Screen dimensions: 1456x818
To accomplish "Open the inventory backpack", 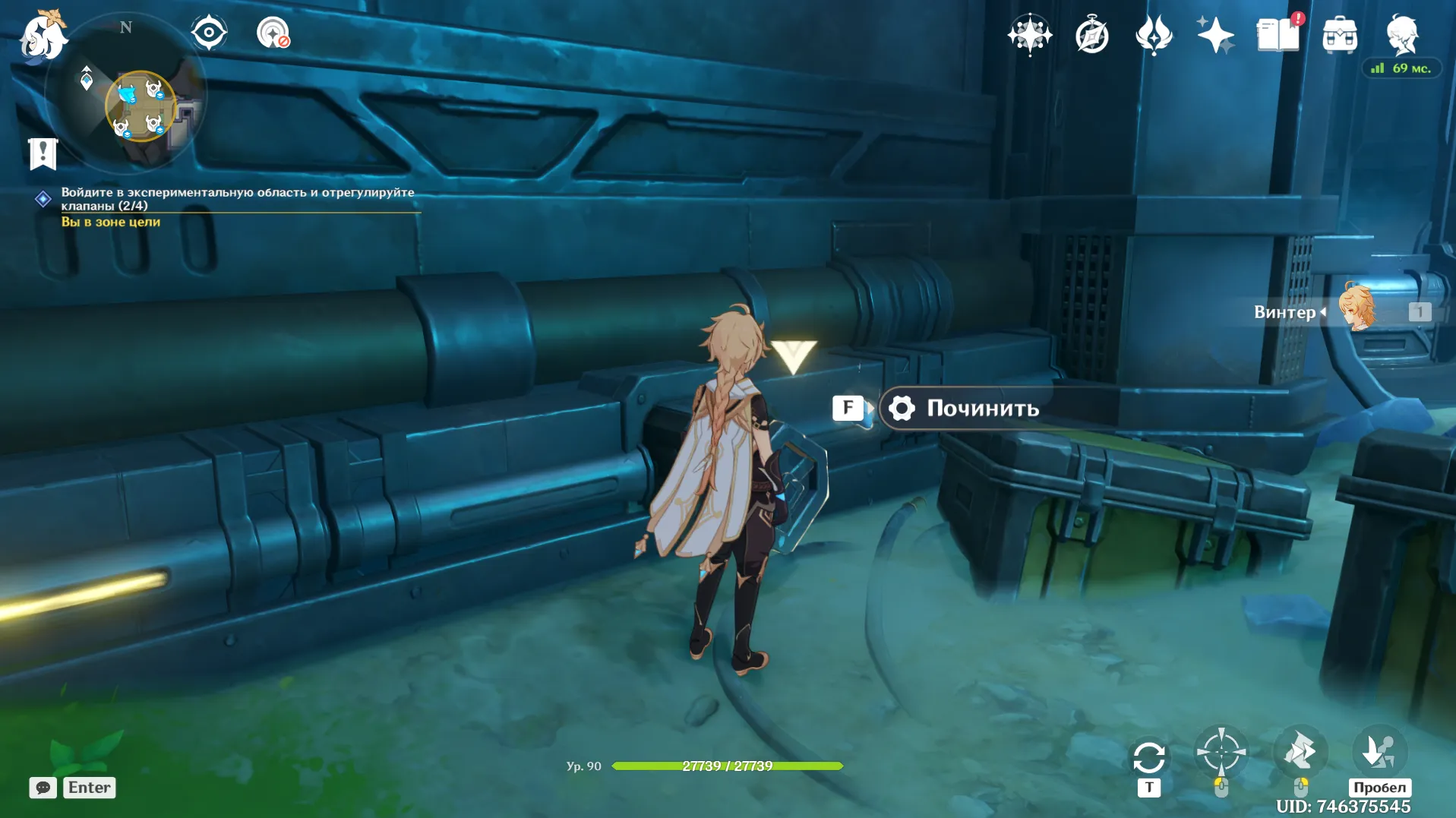I will pos(1340,36).
